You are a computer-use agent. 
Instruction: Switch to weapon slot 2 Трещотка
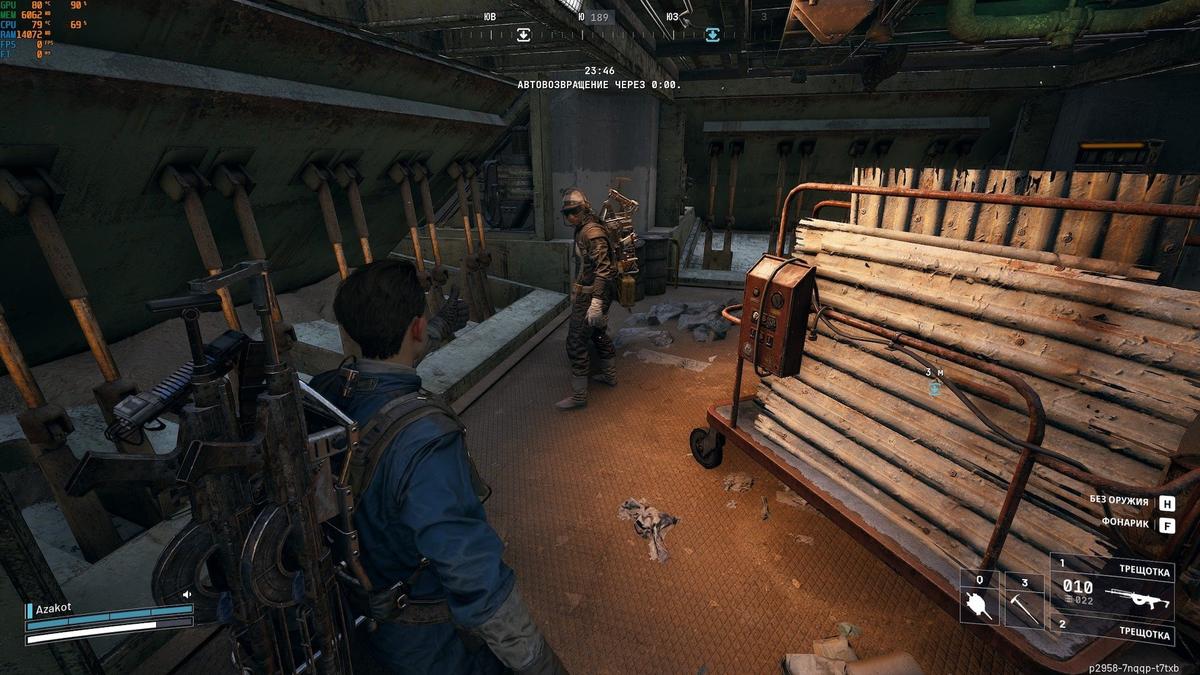1111,634
